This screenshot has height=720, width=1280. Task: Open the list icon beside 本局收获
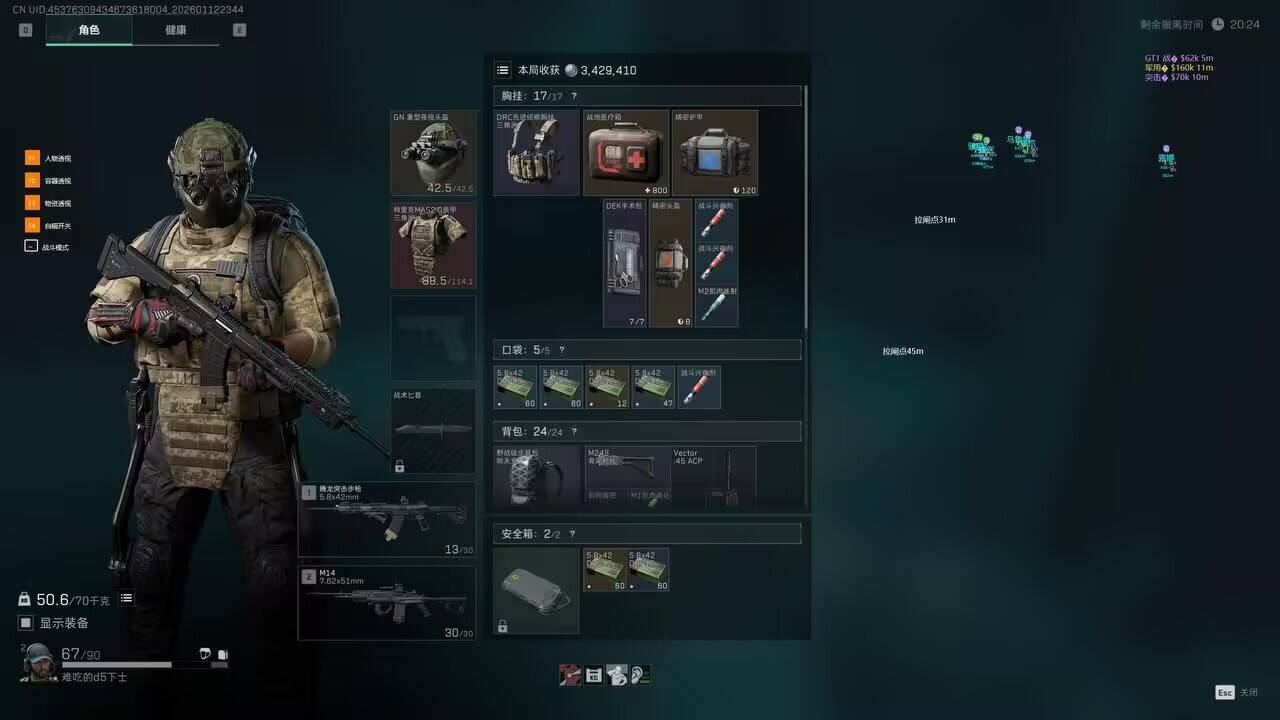tap(503, 70)
